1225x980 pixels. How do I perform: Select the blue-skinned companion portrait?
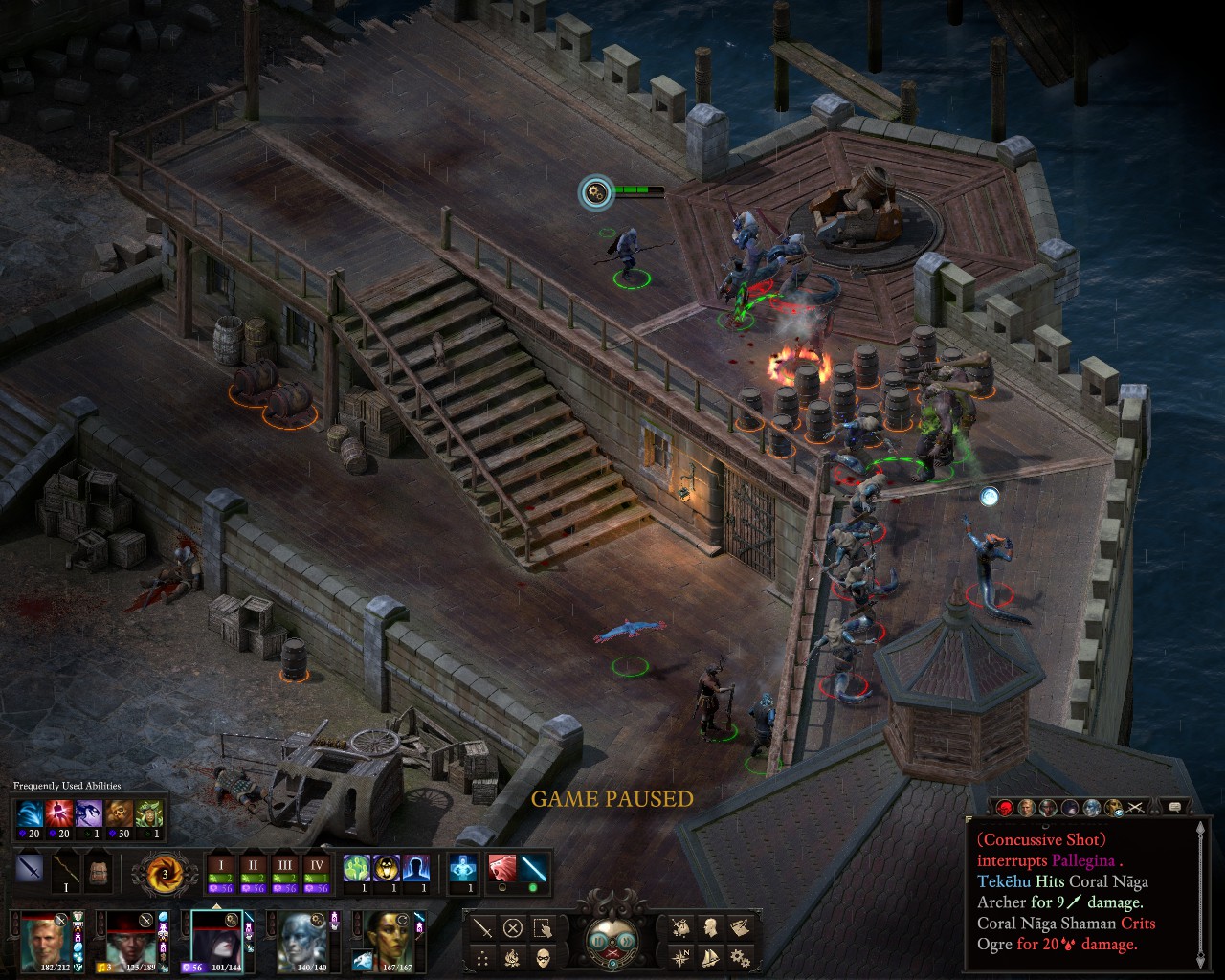coord(303,942)
